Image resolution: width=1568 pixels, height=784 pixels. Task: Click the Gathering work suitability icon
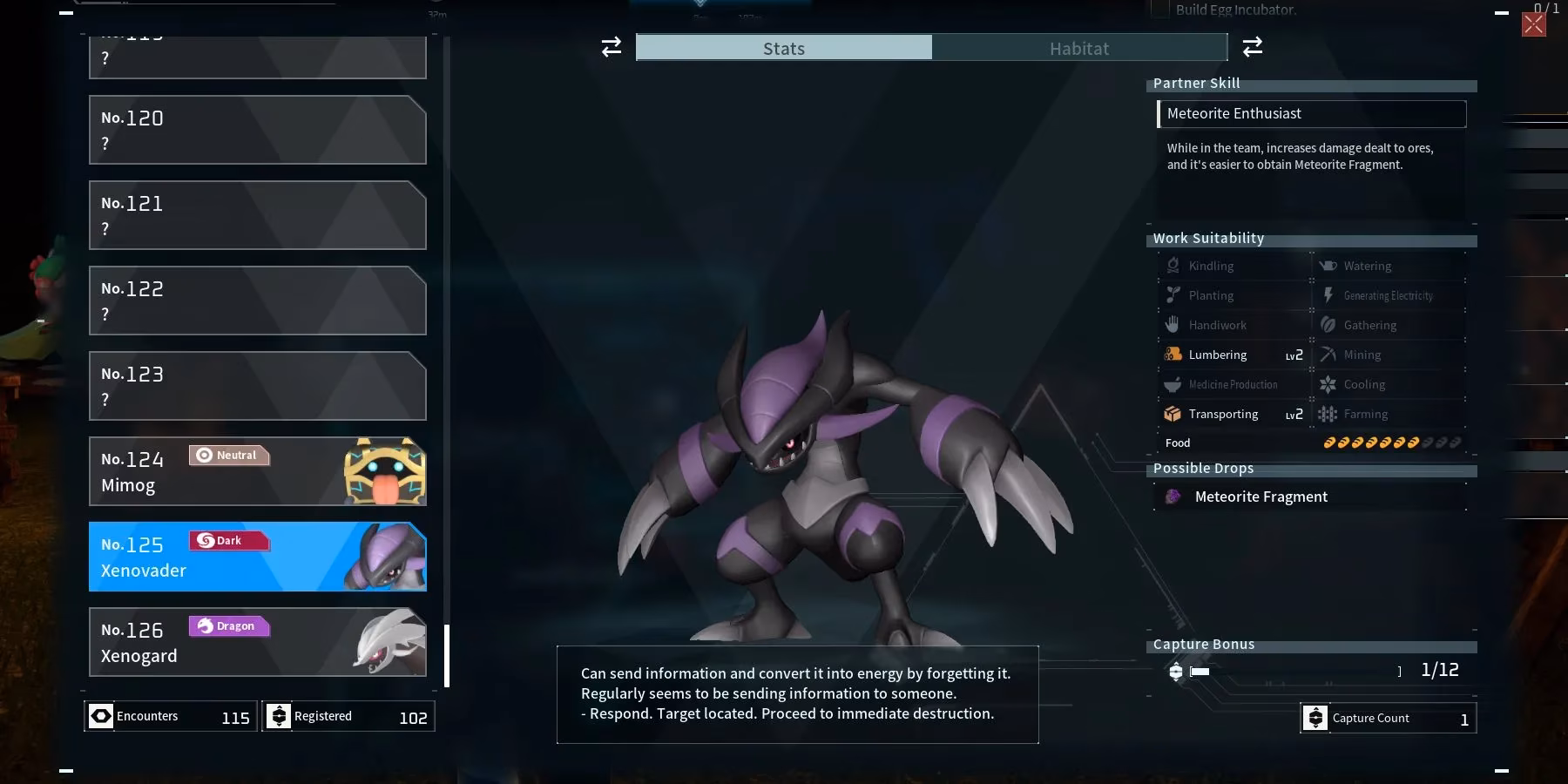coord(1328,325)
